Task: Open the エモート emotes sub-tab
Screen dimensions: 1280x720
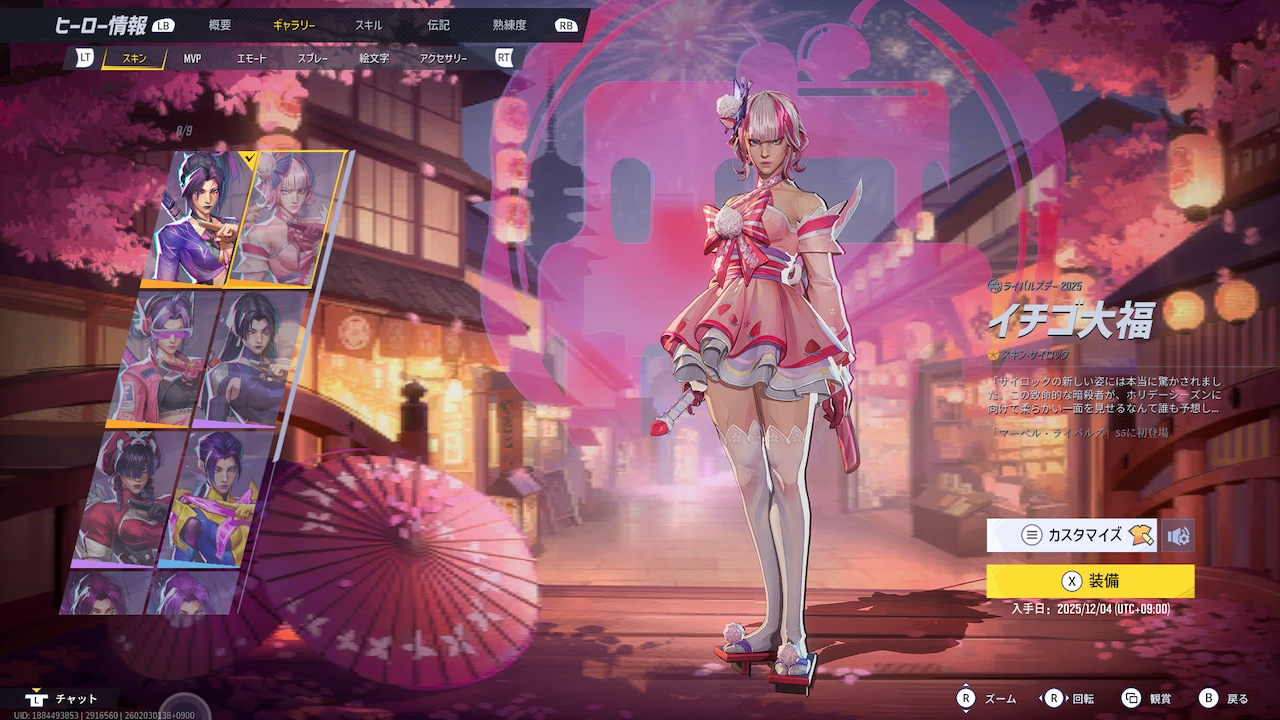Action: tap(252, 59)
